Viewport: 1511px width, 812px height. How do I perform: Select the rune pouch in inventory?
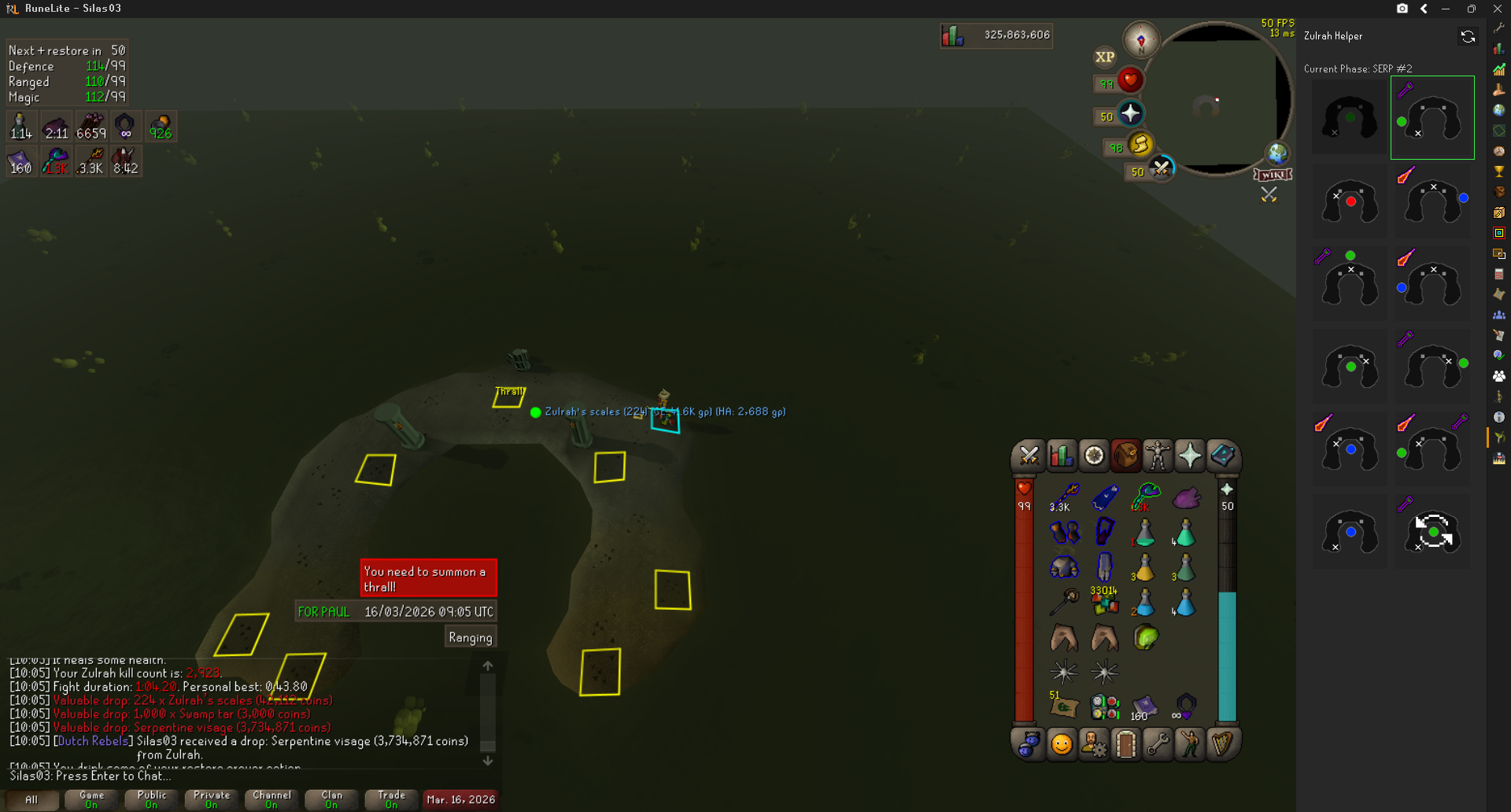(1104, 707)
